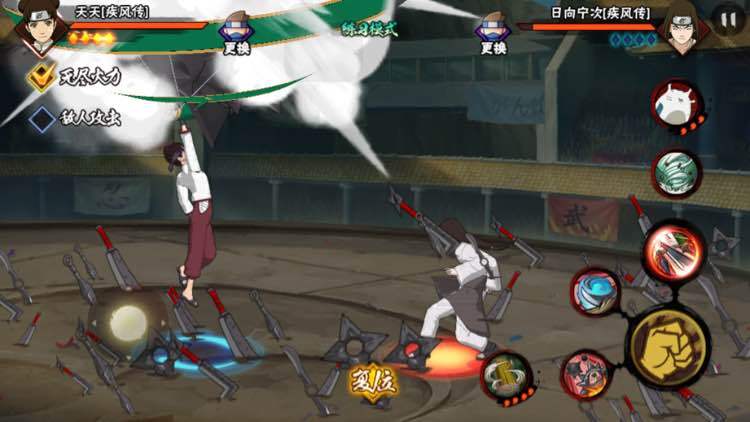The width and height of the screenshot is (750, 422).
Task: Use the white creature summon icon
Action: (x=676, y=105)
